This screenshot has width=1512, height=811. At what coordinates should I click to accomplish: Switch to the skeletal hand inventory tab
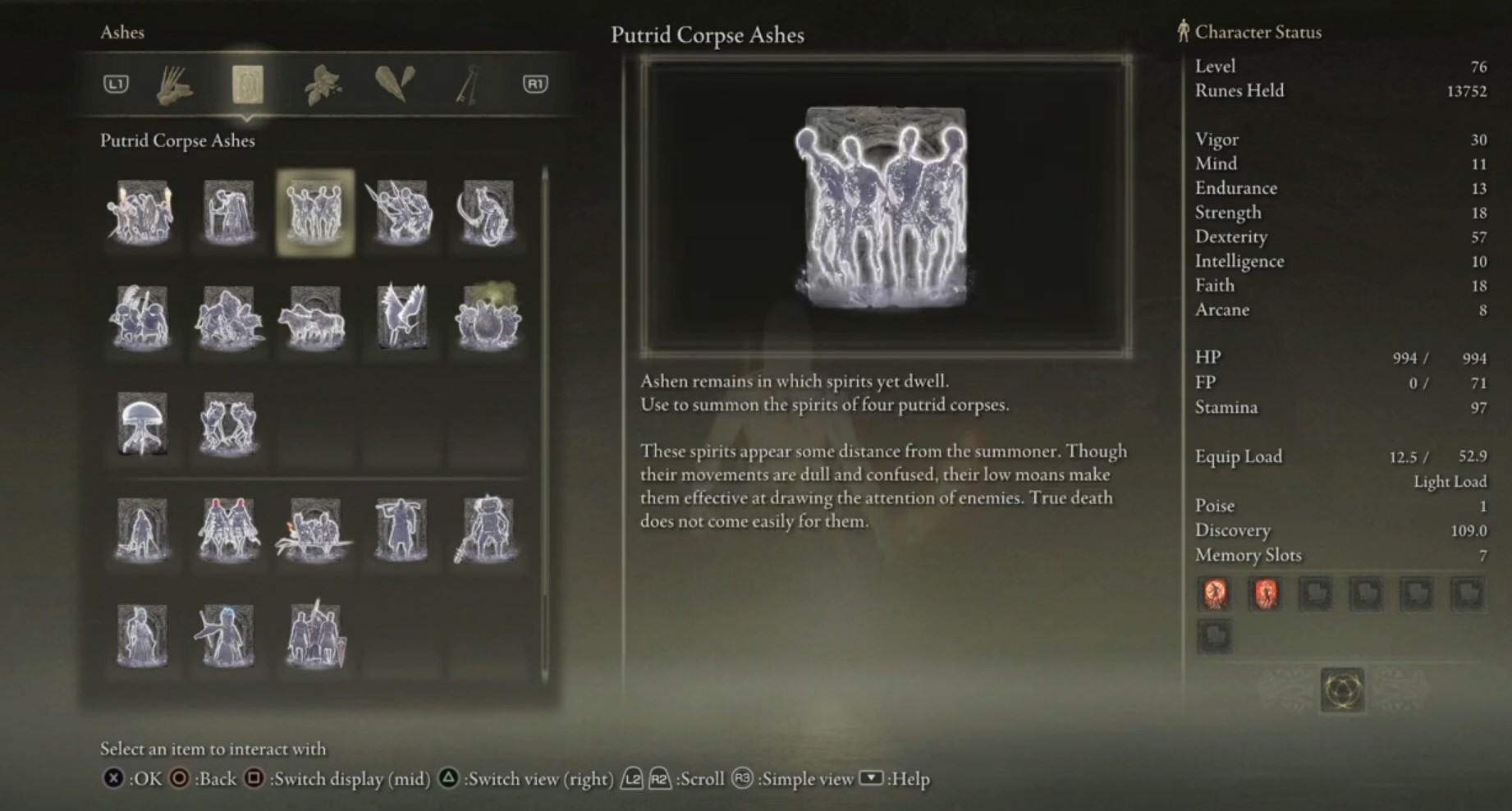point(174,85)
